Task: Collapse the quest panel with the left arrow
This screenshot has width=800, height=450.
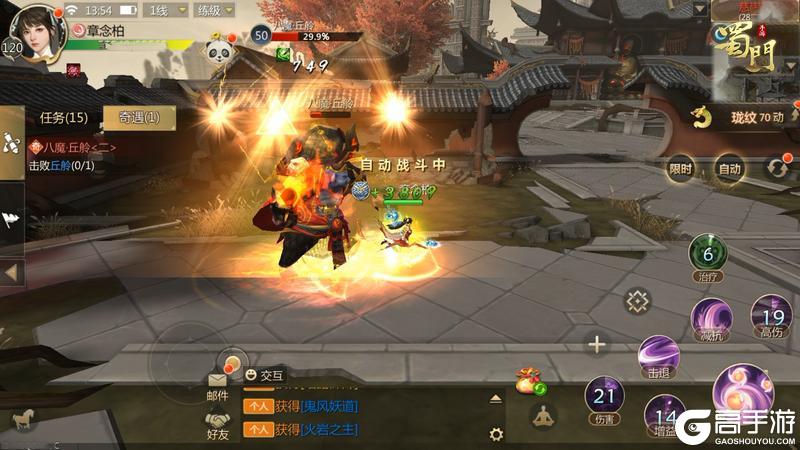Action: [12, 272]
